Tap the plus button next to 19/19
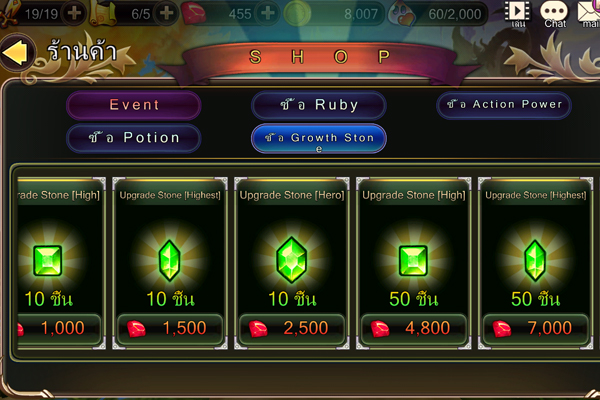 [x=75, y=14]
